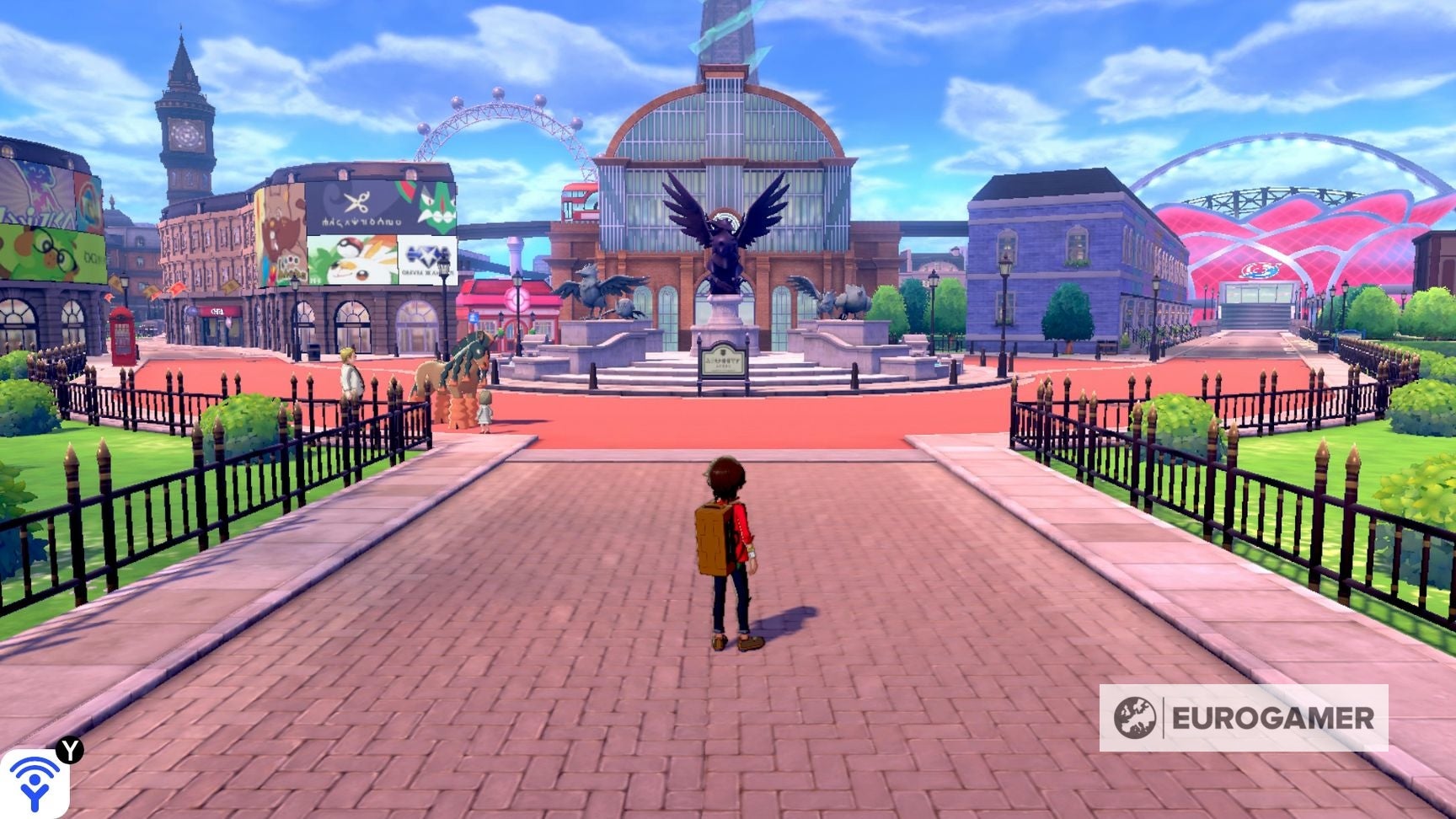Click the blue diamond logo billboard
The image size is (1456, 819).
(426, 254)
